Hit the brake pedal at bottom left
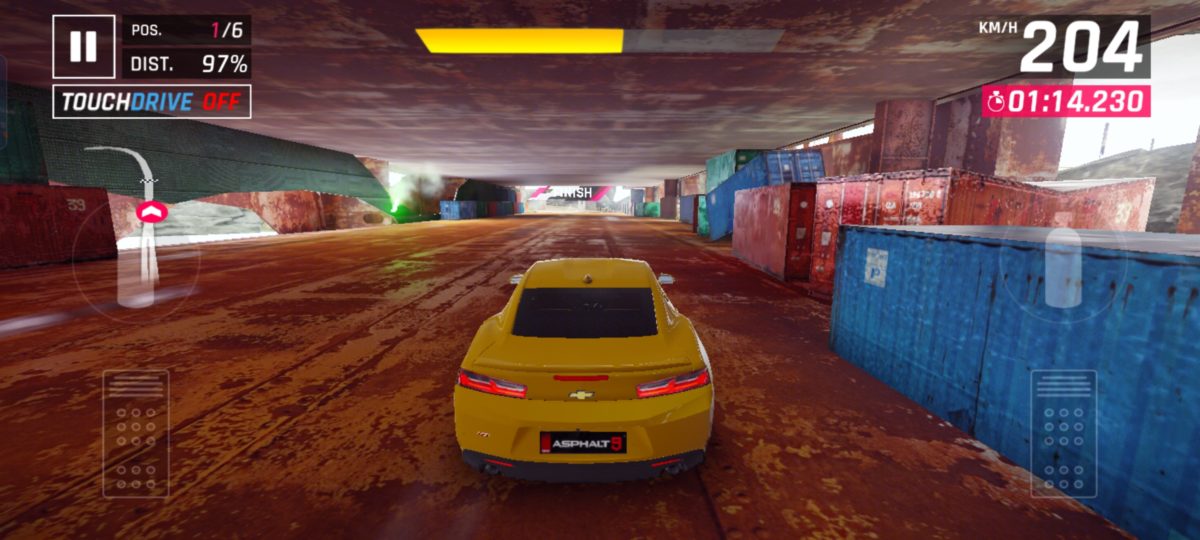 pyautogui.click(x=136, y=433)
